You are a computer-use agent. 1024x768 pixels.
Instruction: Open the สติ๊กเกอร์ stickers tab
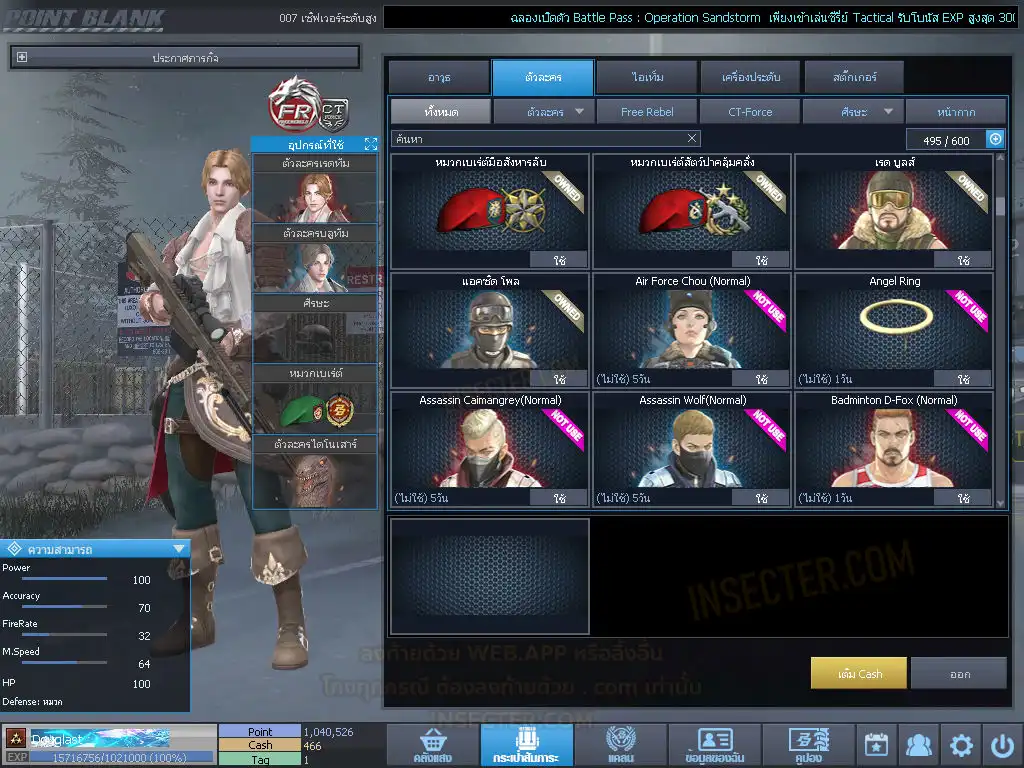(854, 77)
